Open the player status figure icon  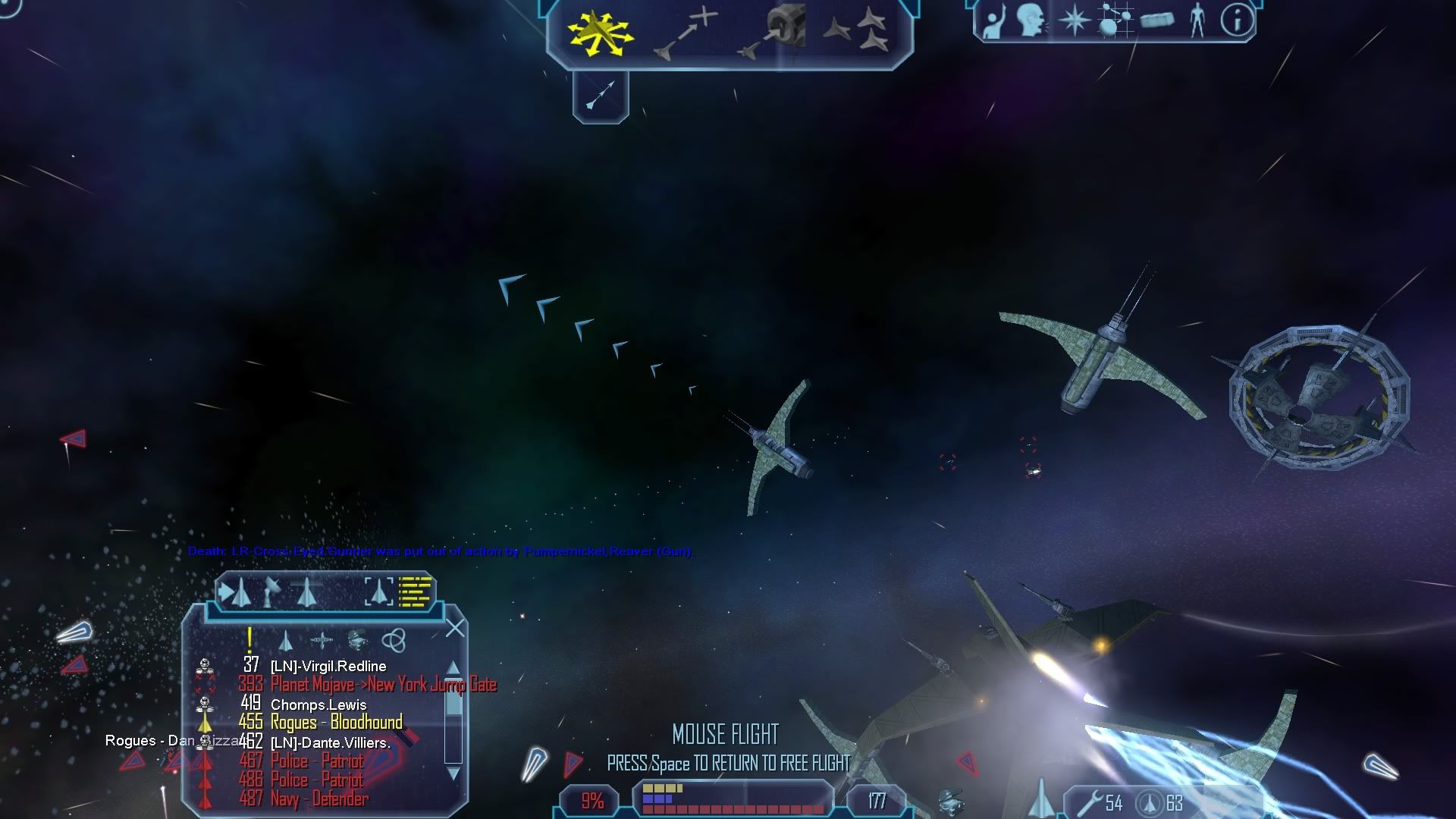[x=1197, y=20]
